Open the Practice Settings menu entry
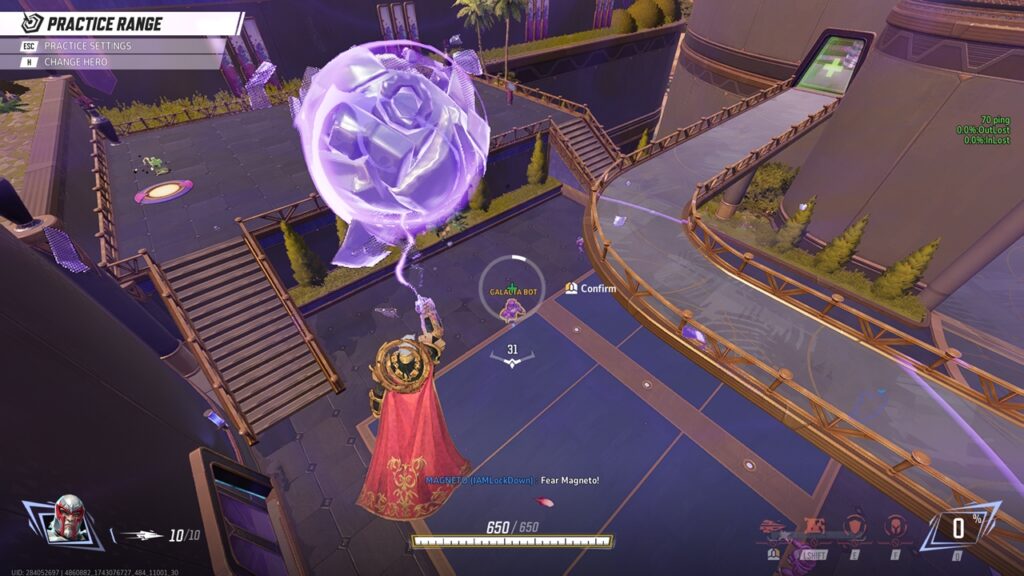1024x576 pixels. 88,46
